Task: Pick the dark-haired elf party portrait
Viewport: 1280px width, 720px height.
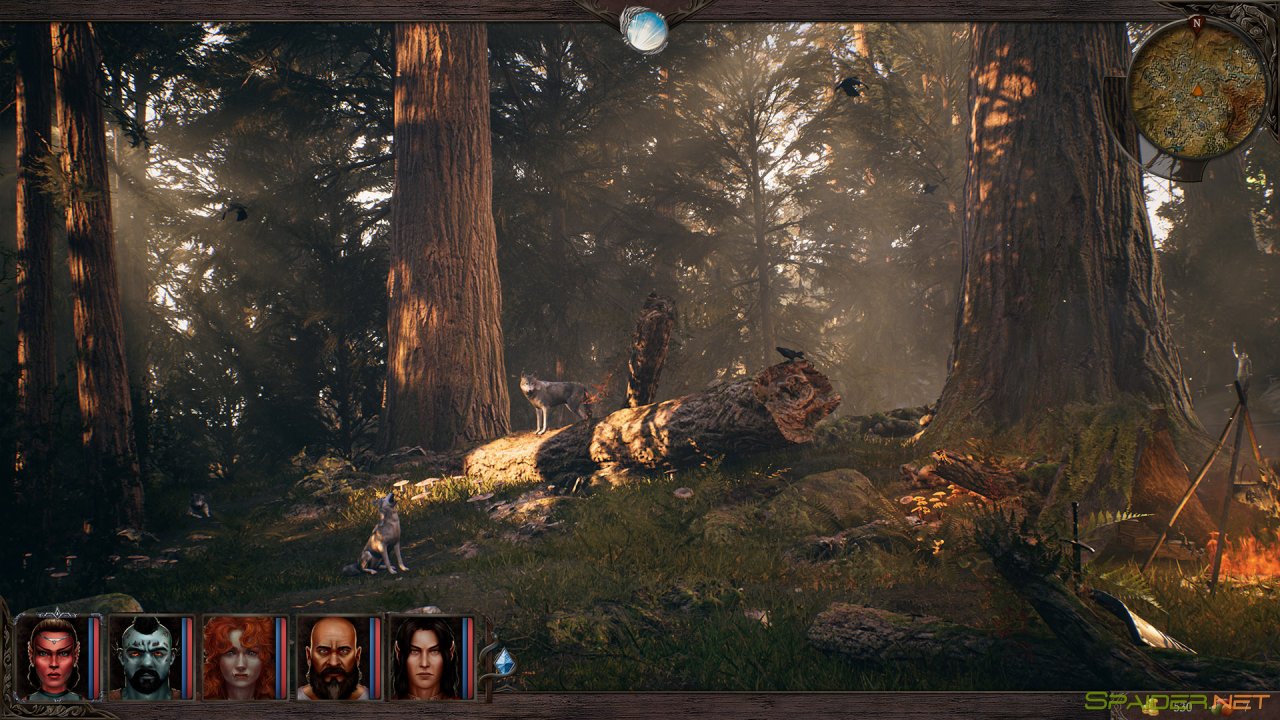Action: (425, 657)
